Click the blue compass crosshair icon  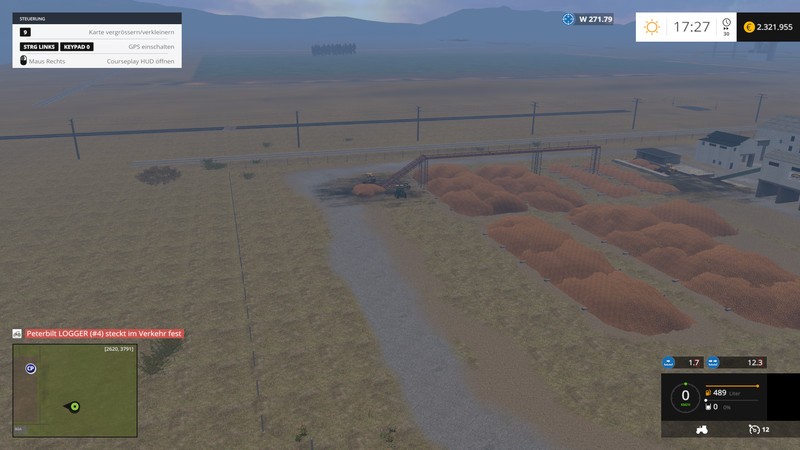click(x=569, y=19)
